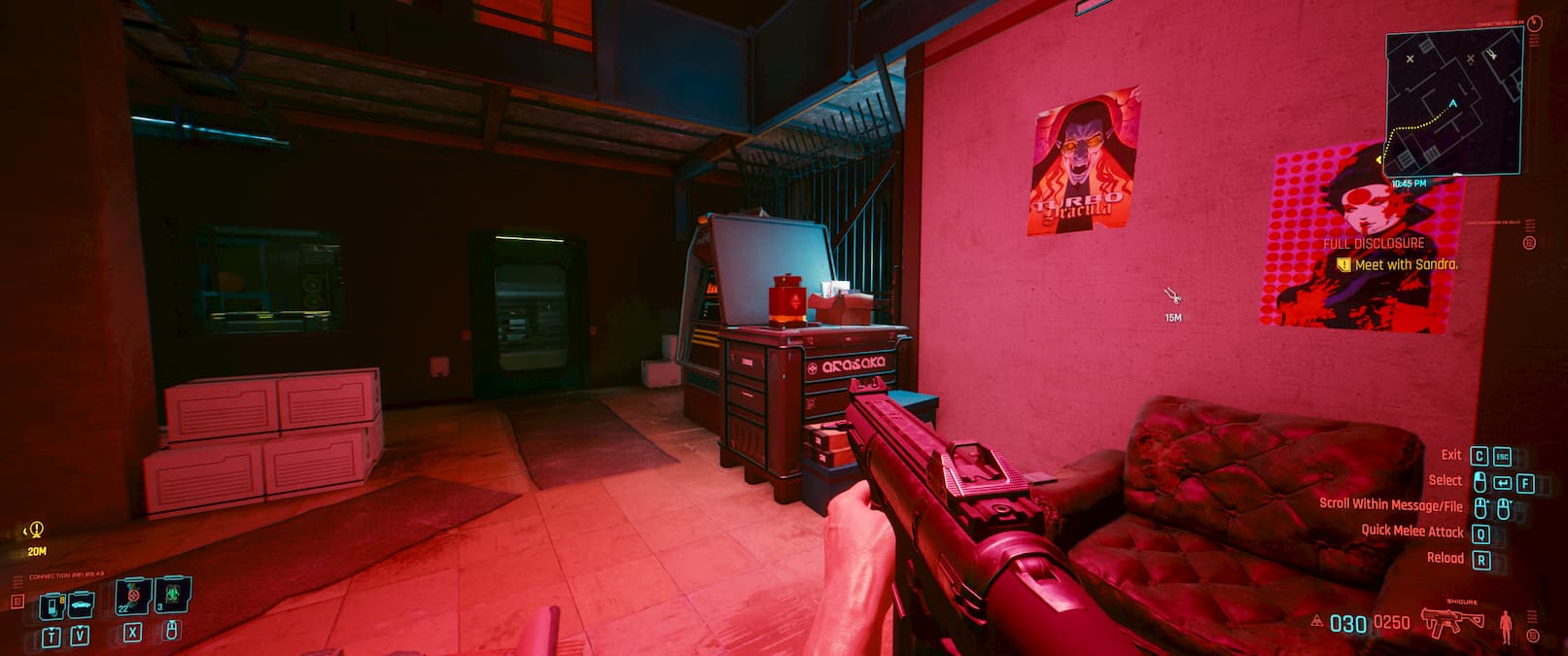Select the grenade slot showing 22
The width and height of the screenshot is (1568, 656).
click(x=132, y=595)
